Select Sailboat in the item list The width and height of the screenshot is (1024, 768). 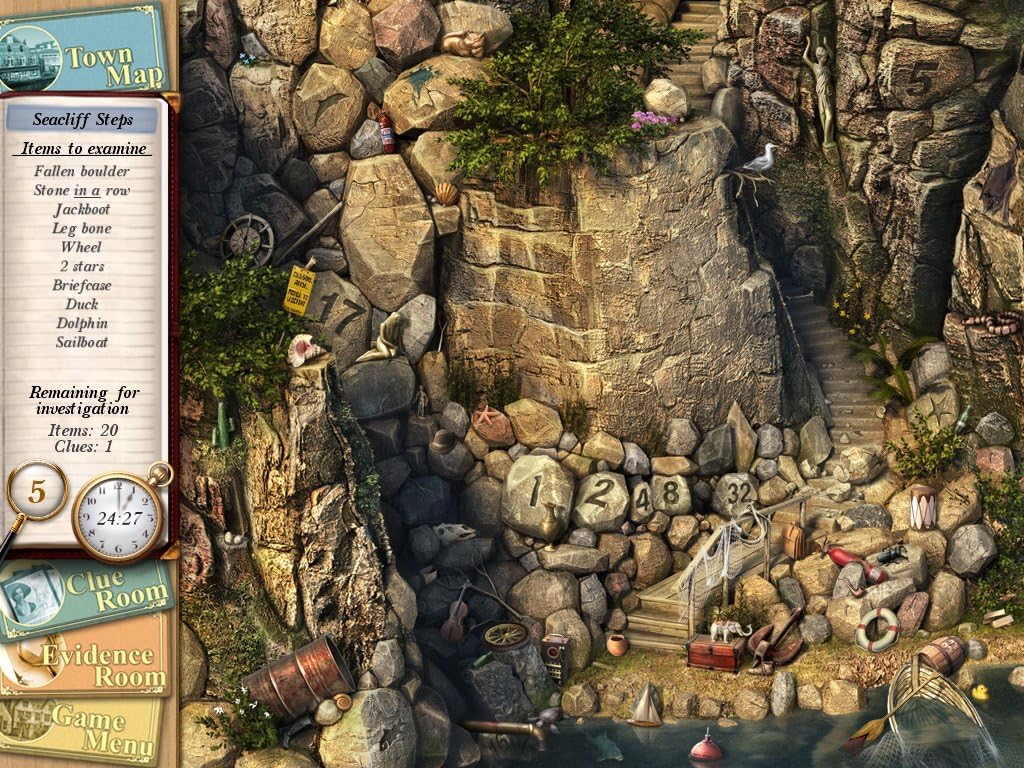tap(82, 342)
